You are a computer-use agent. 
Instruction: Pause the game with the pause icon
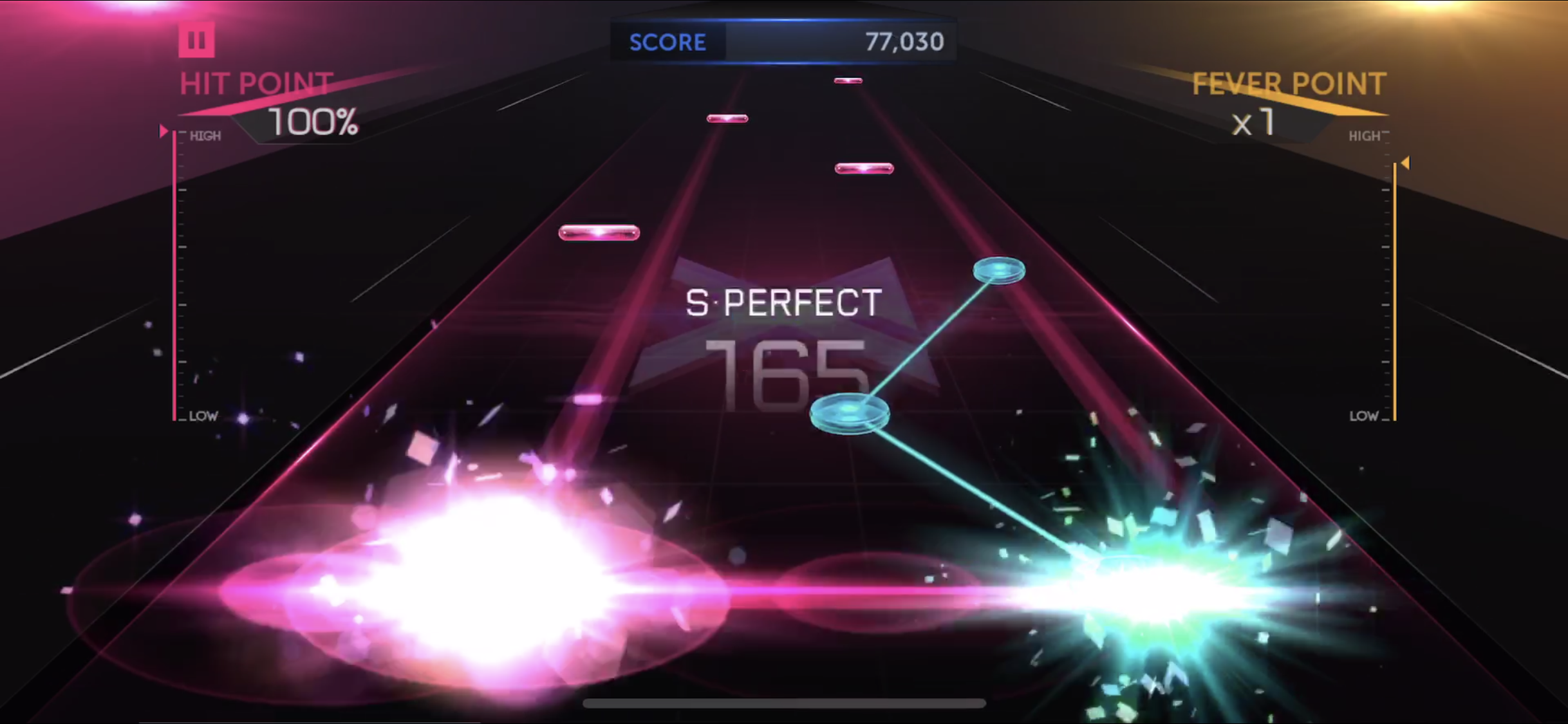(196, 40)
